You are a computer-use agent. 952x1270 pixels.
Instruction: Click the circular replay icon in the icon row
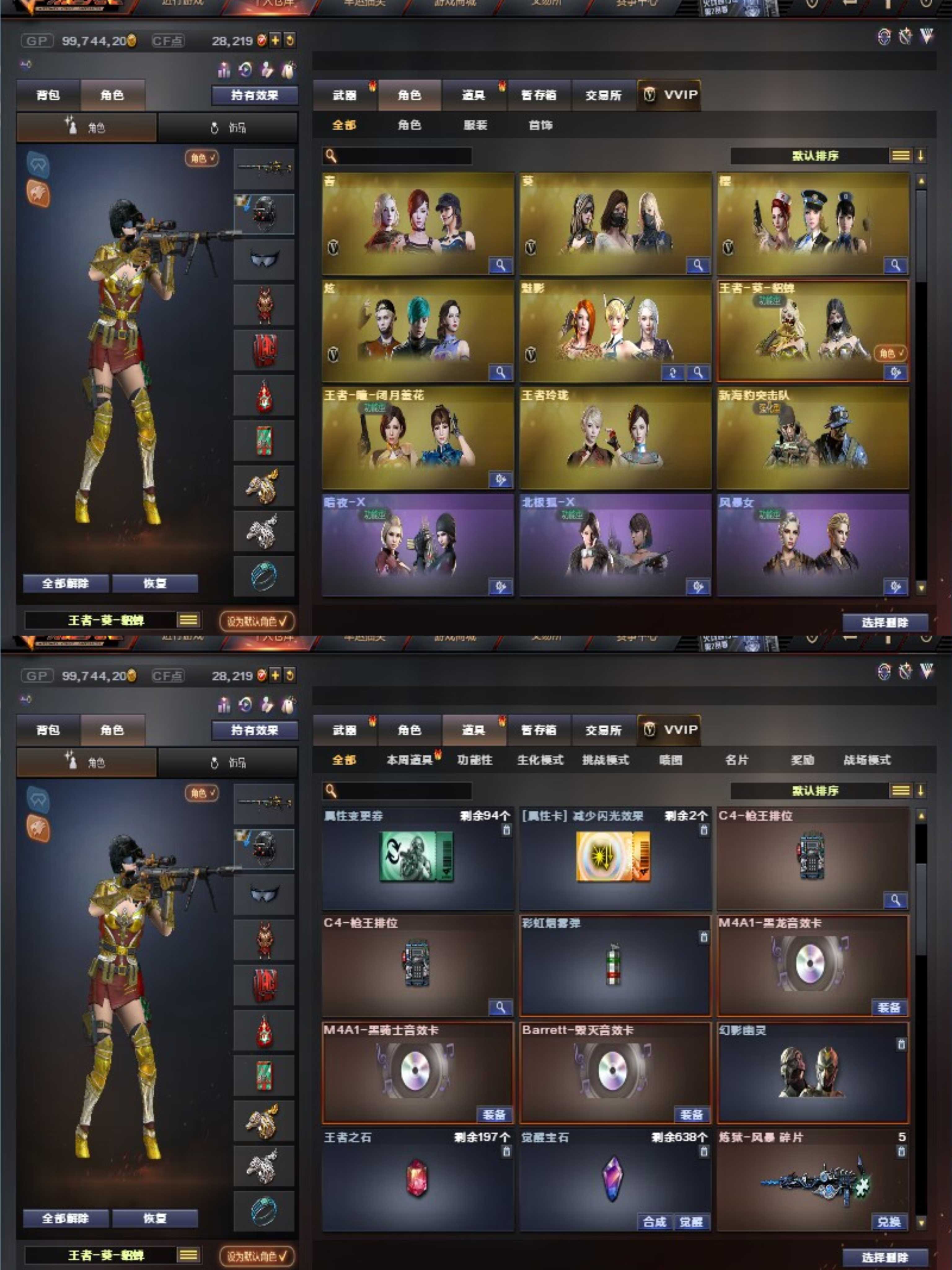[x=245, y=70]
